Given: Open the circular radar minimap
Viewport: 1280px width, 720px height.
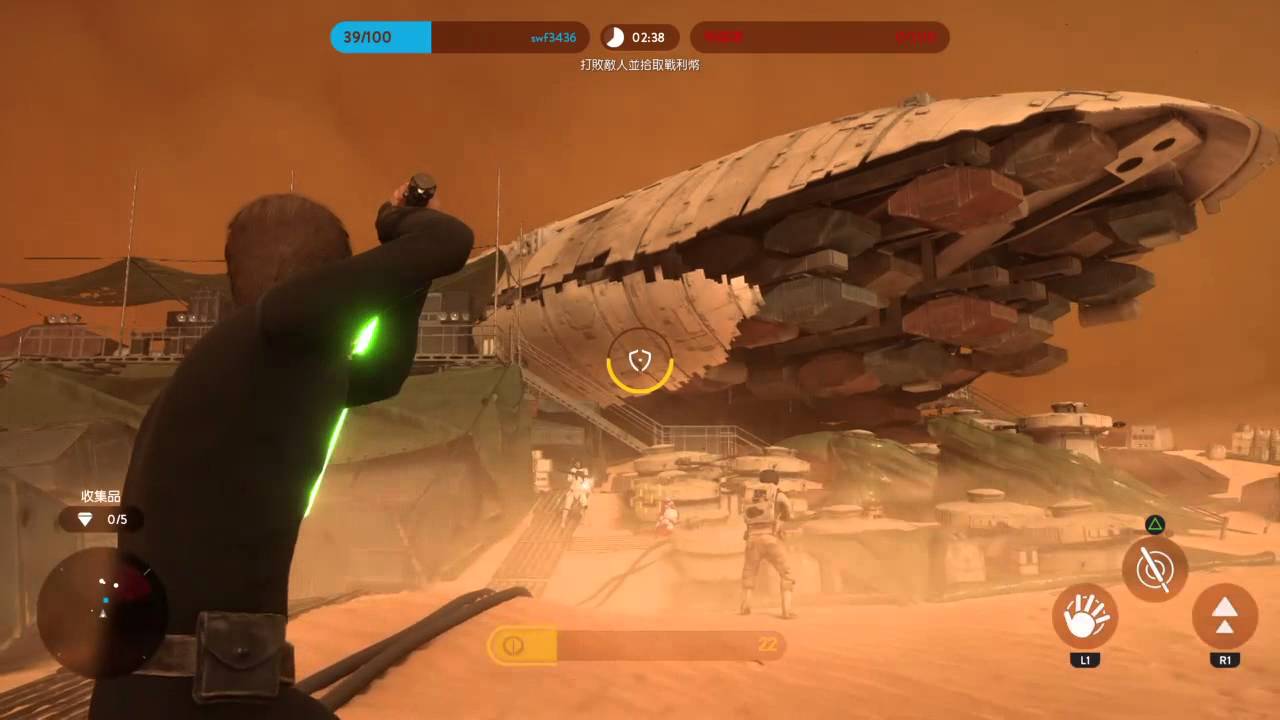Looking at the screenshot, I should point(102,599).
